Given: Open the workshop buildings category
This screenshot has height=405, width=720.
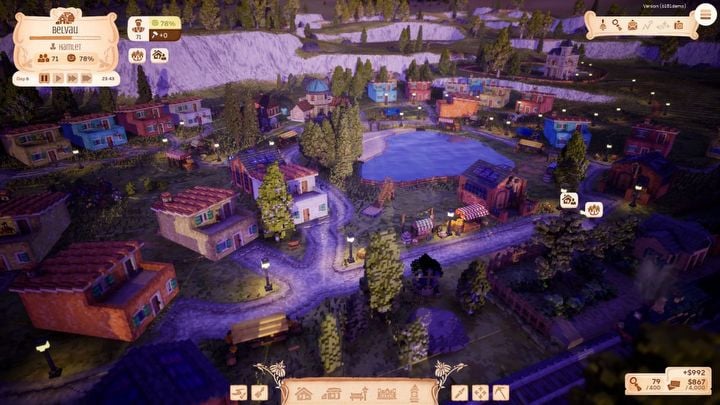Looking at the screenshot, I should (330, 393).
